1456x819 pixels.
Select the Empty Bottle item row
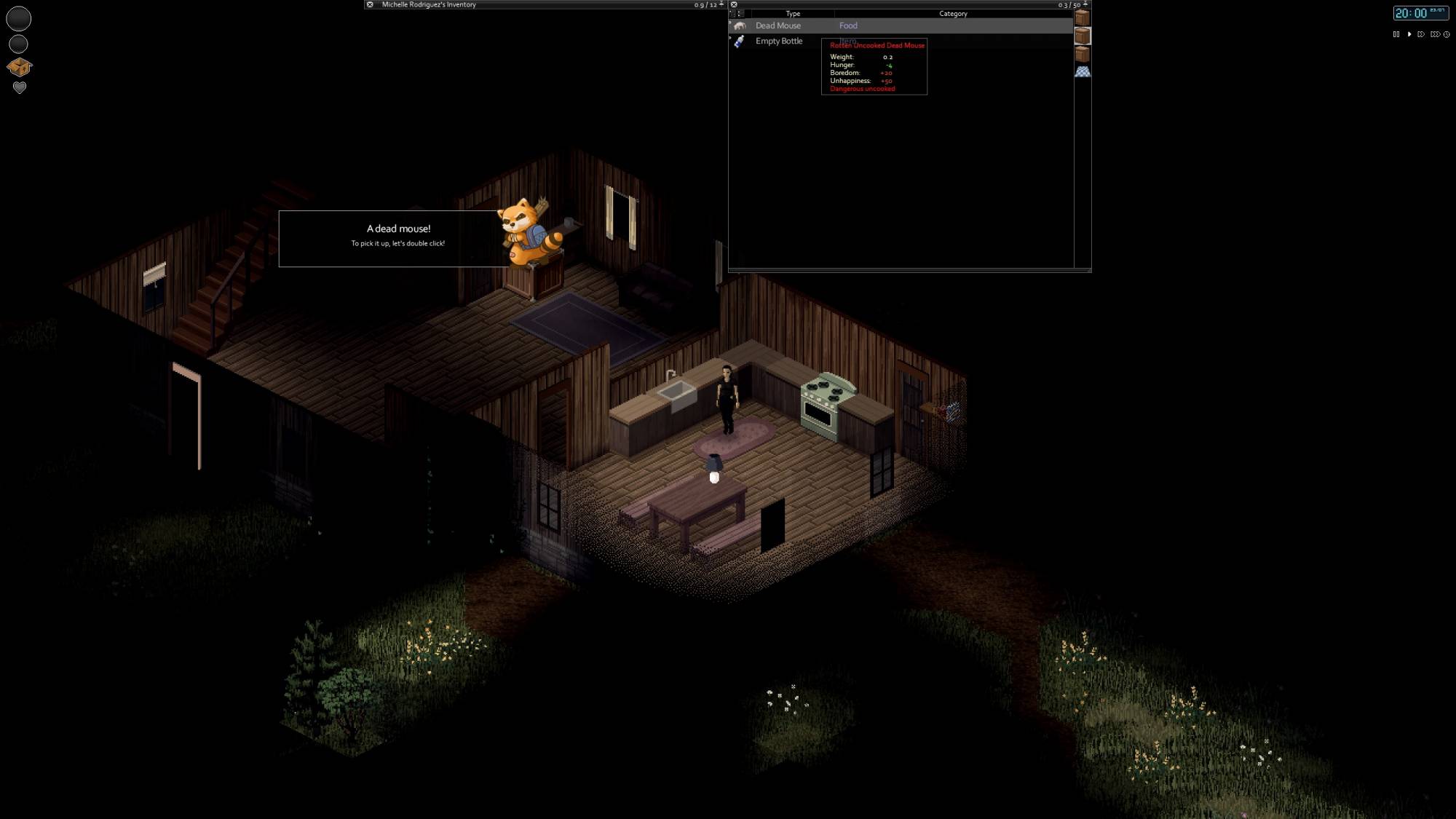(x=778, y=41)
